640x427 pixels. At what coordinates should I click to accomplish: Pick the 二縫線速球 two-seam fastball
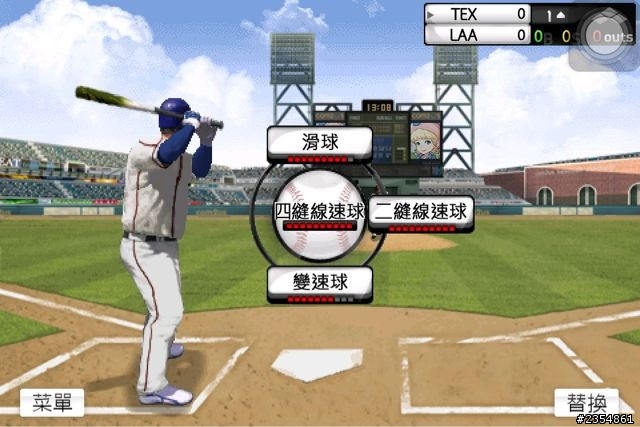[420, 212]
